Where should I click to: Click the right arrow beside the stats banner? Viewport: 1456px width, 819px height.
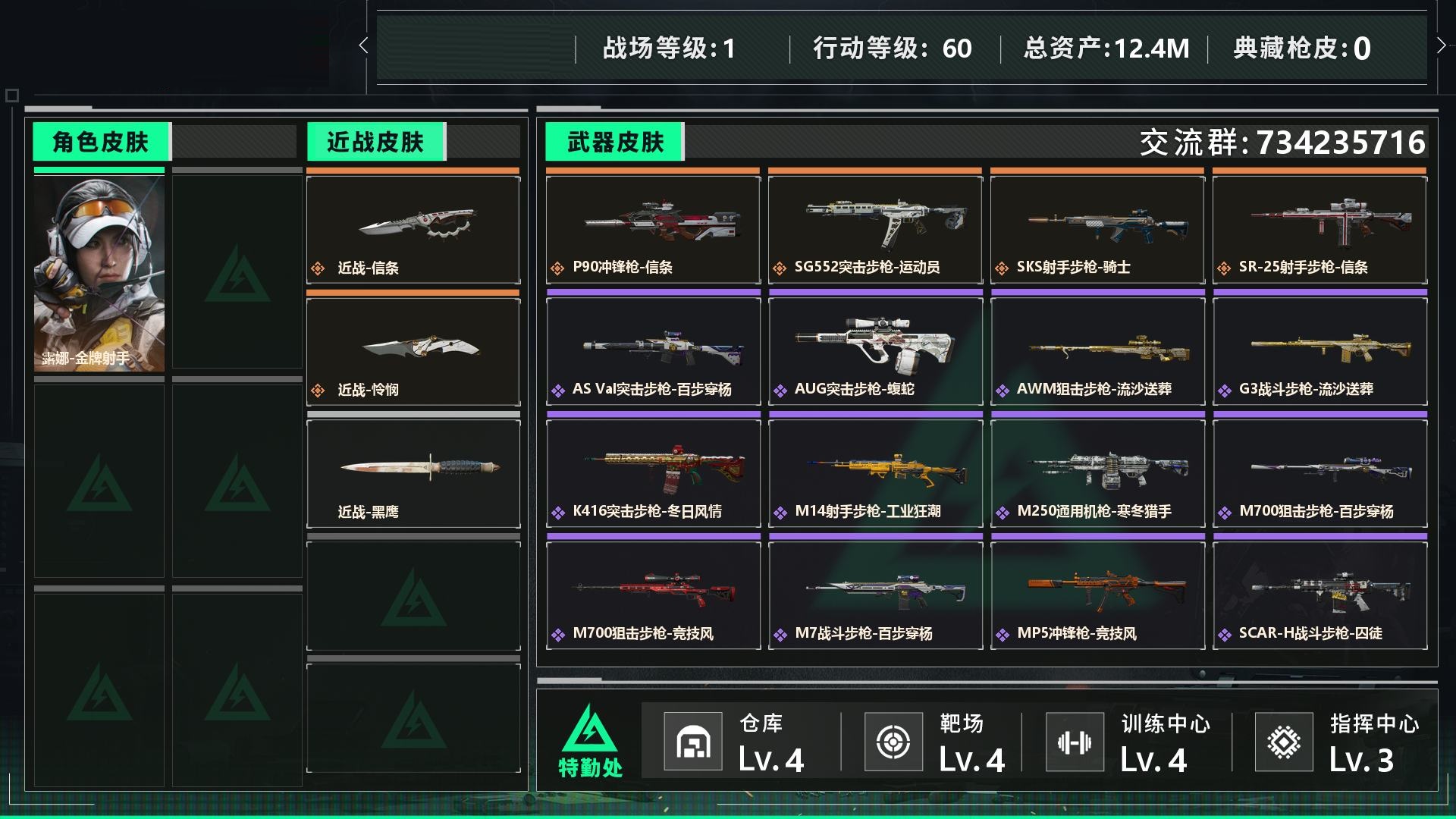pyautogui.click(x=1442, y=45)
